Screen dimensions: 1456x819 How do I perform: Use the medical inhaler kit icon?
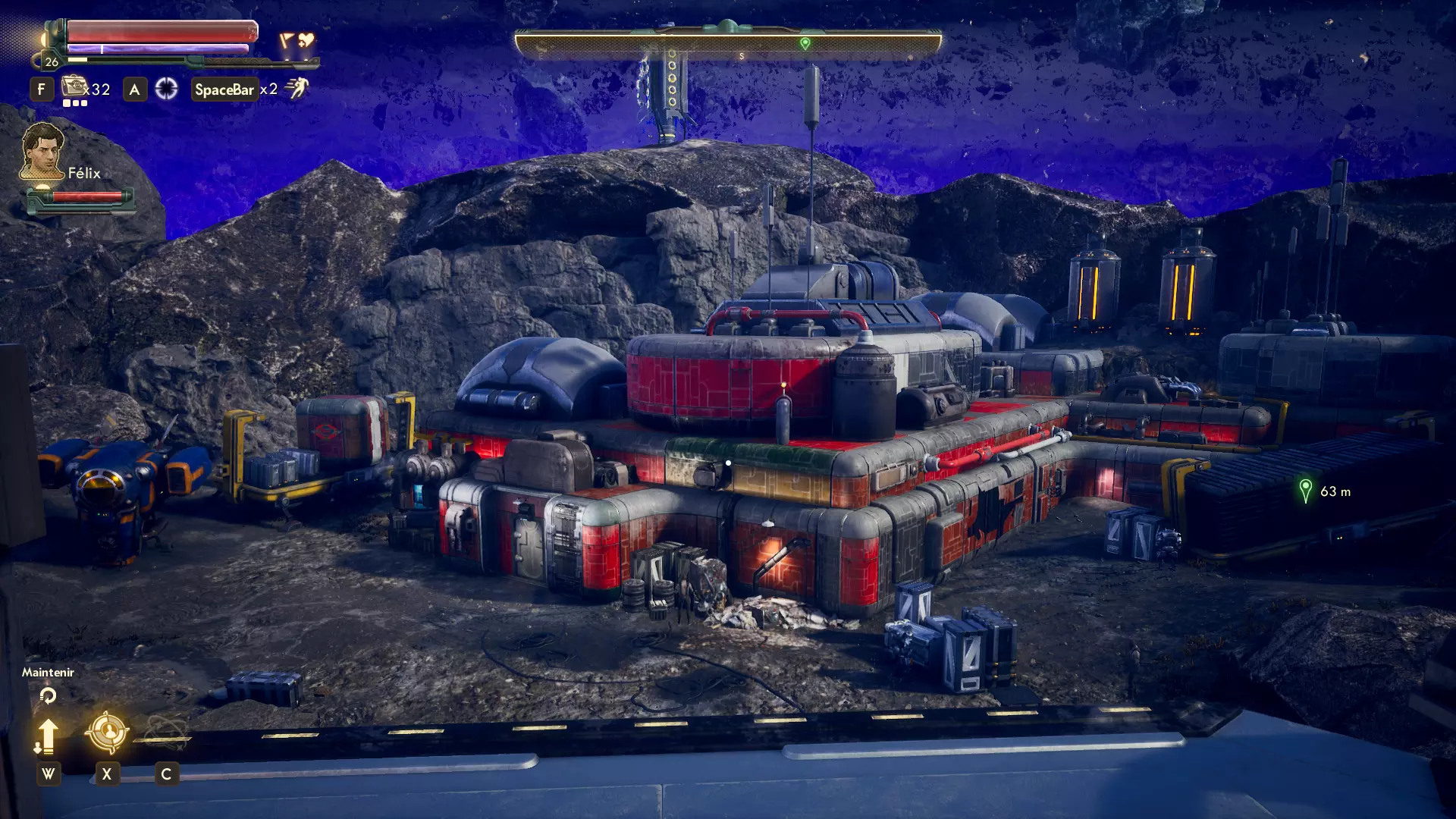(x=74, y=87)
